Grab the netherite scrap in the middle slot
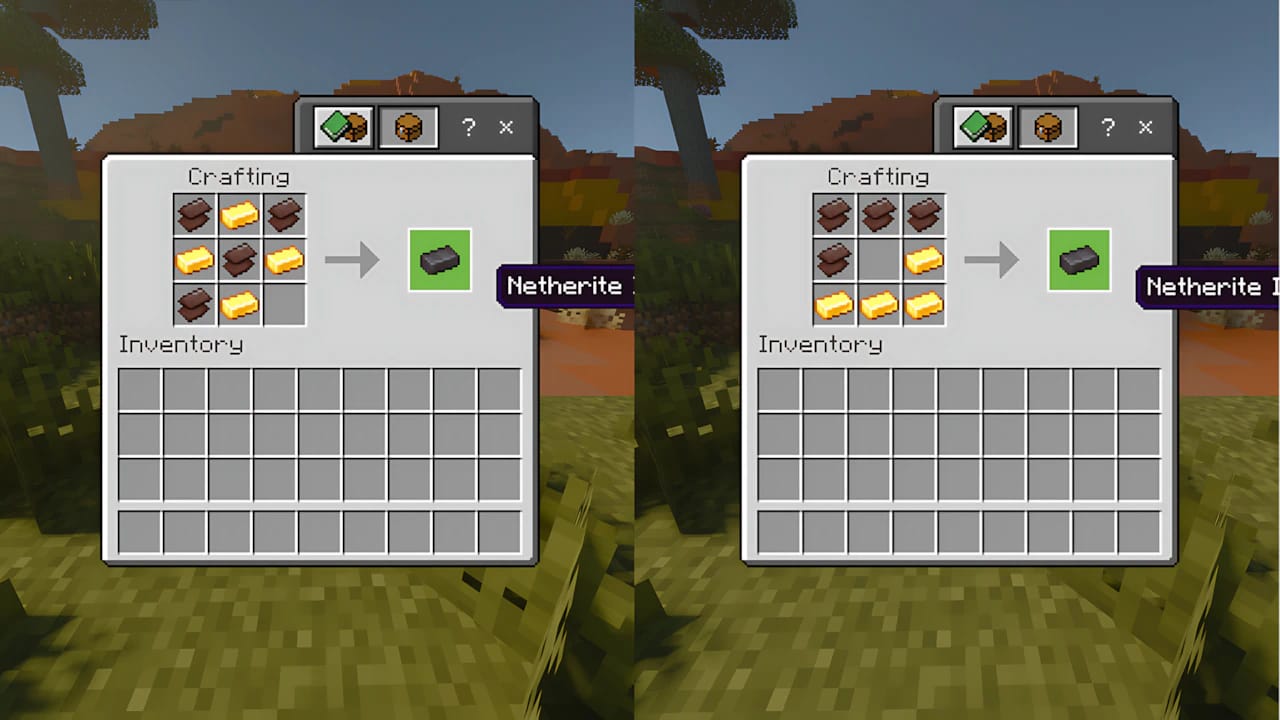 238,259
